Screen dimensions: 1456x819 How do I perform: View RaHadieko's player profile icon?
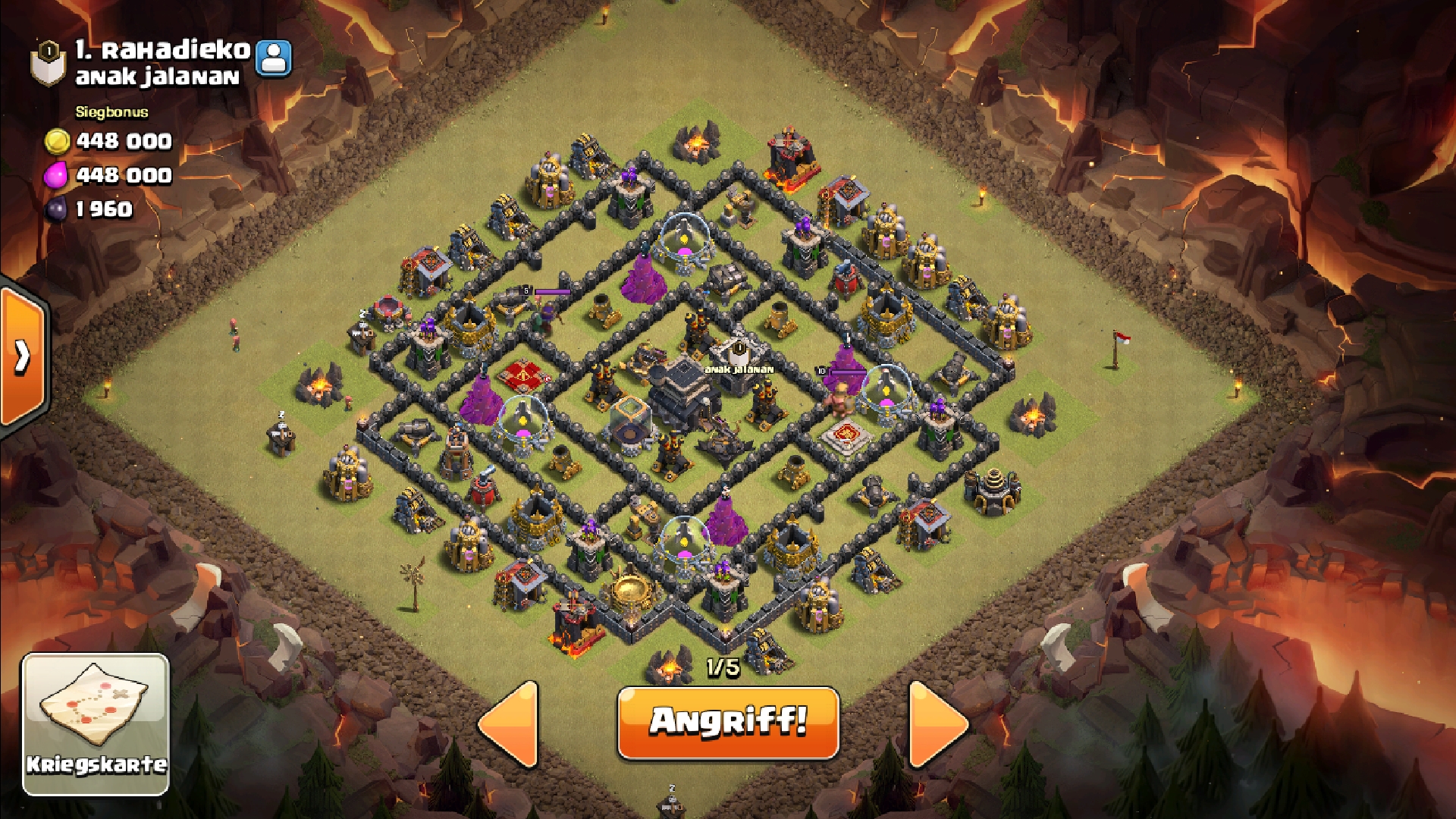click(x=274, y=58)
